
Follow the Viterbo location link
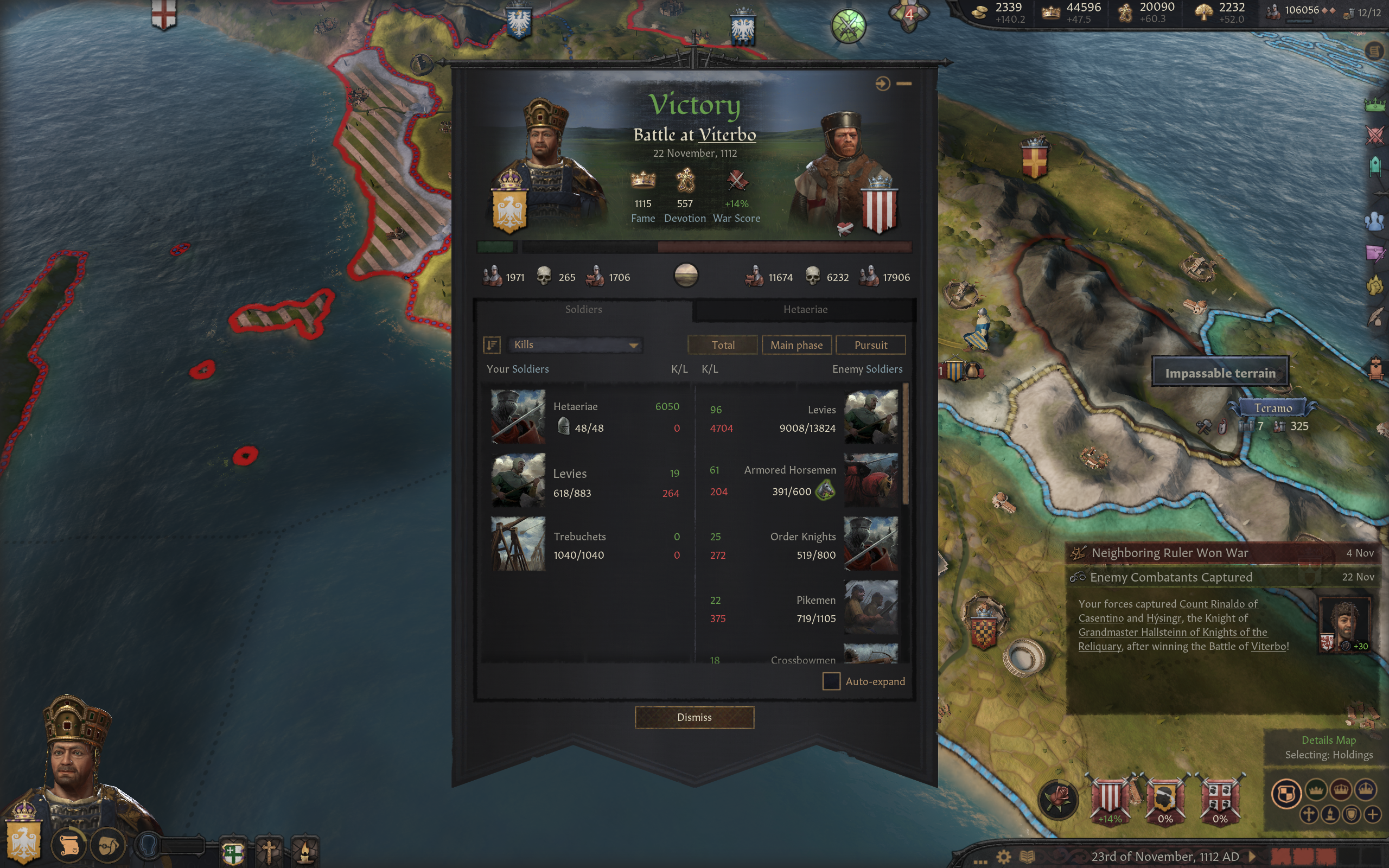point(727,135)
